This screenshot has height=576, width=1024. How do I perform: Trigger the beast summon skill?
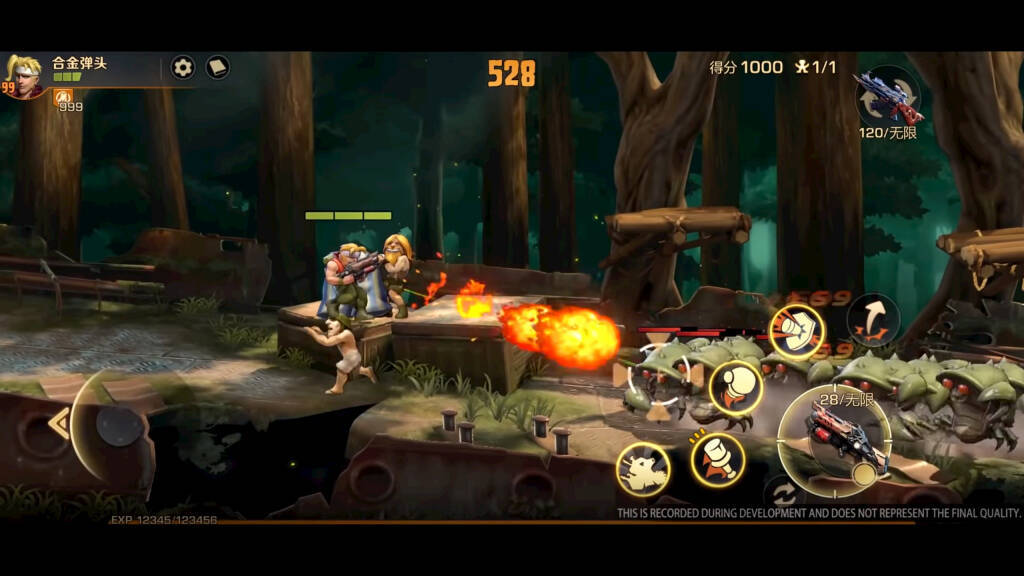click(x=642, y=469)
